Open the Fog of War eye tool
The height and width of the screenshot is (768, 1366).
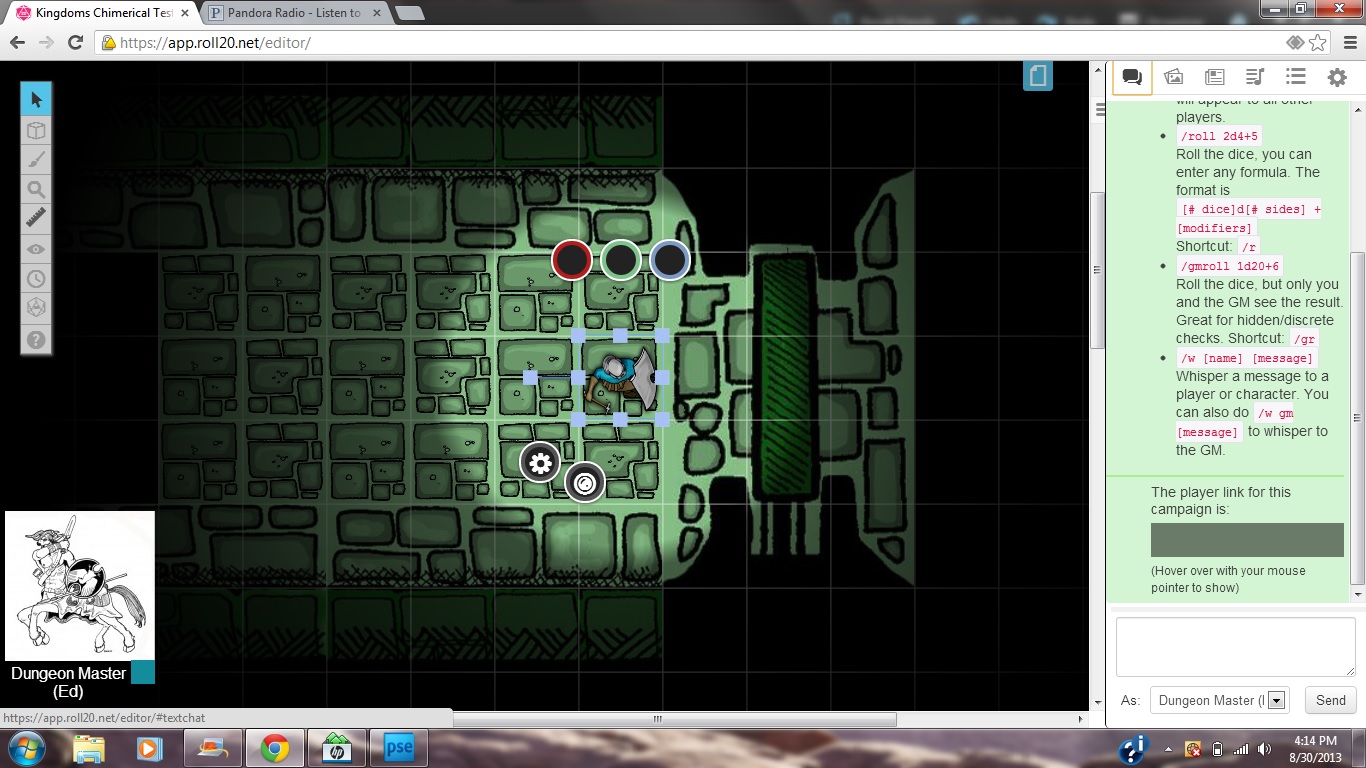(35, 249)
